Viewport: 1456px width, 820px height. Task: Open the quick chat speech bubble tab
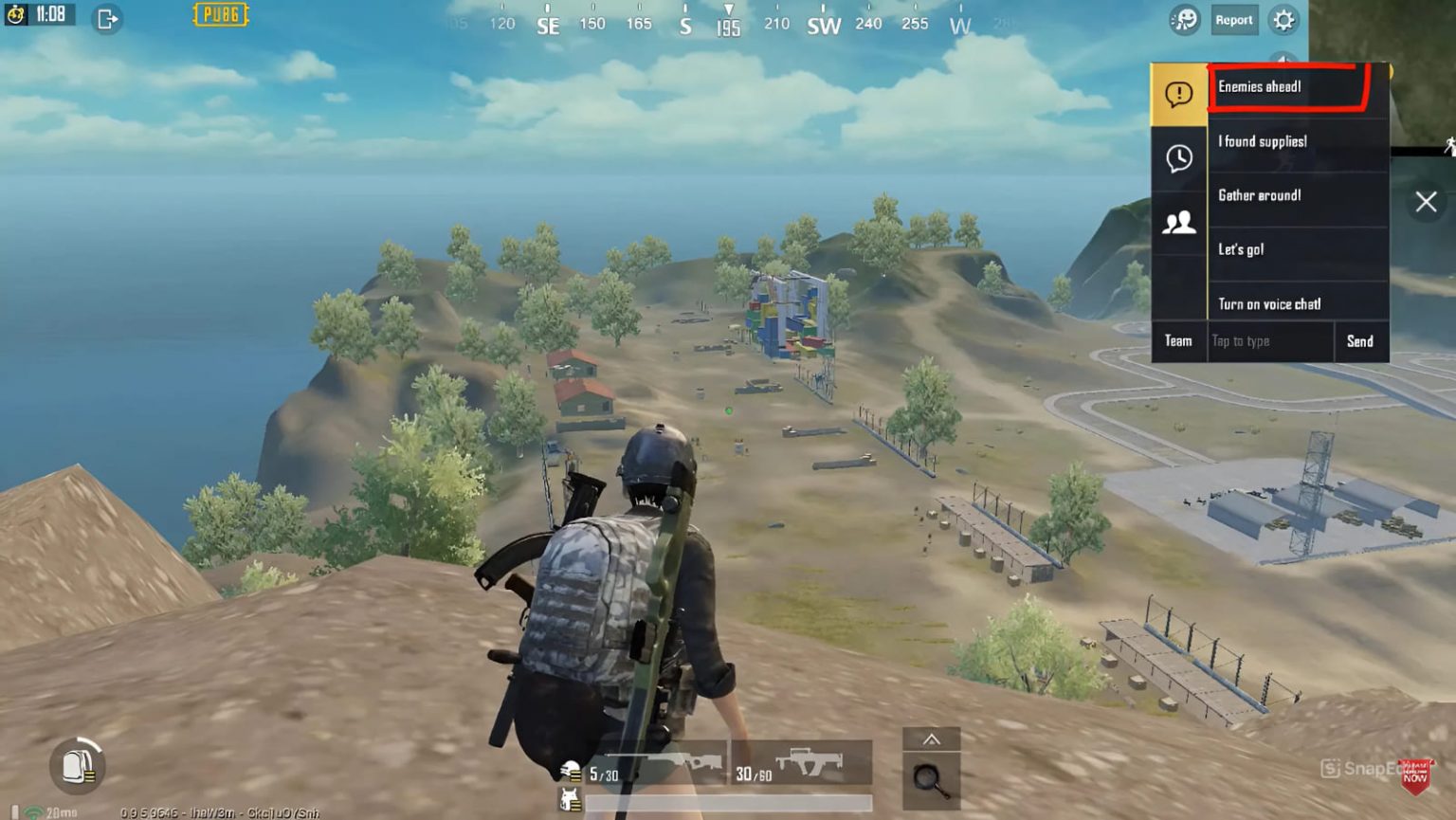point(1178,94)
